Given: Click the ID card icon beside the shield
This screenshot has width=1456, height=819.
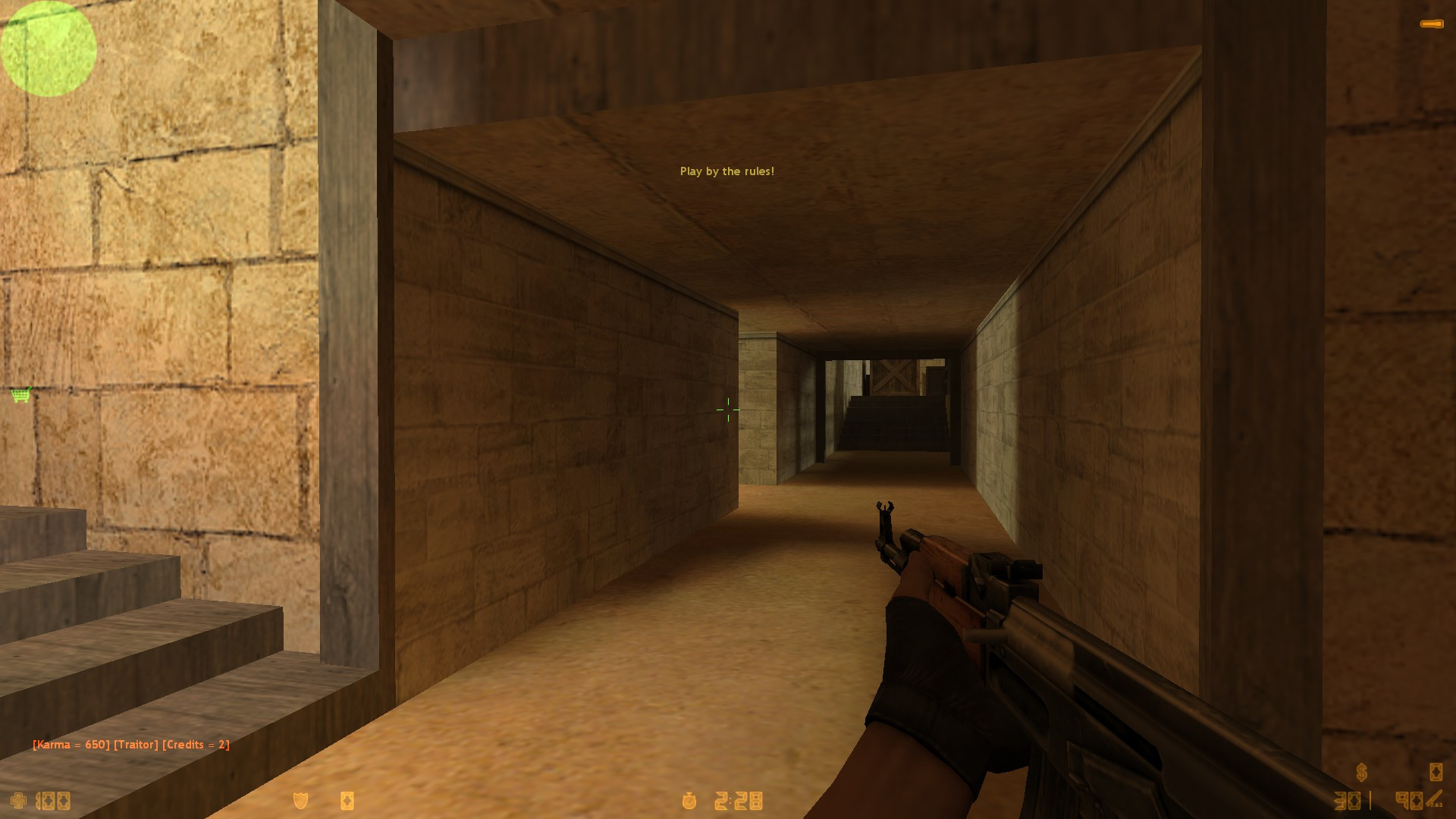Looking at the screenshot, I should coord(347,801).
